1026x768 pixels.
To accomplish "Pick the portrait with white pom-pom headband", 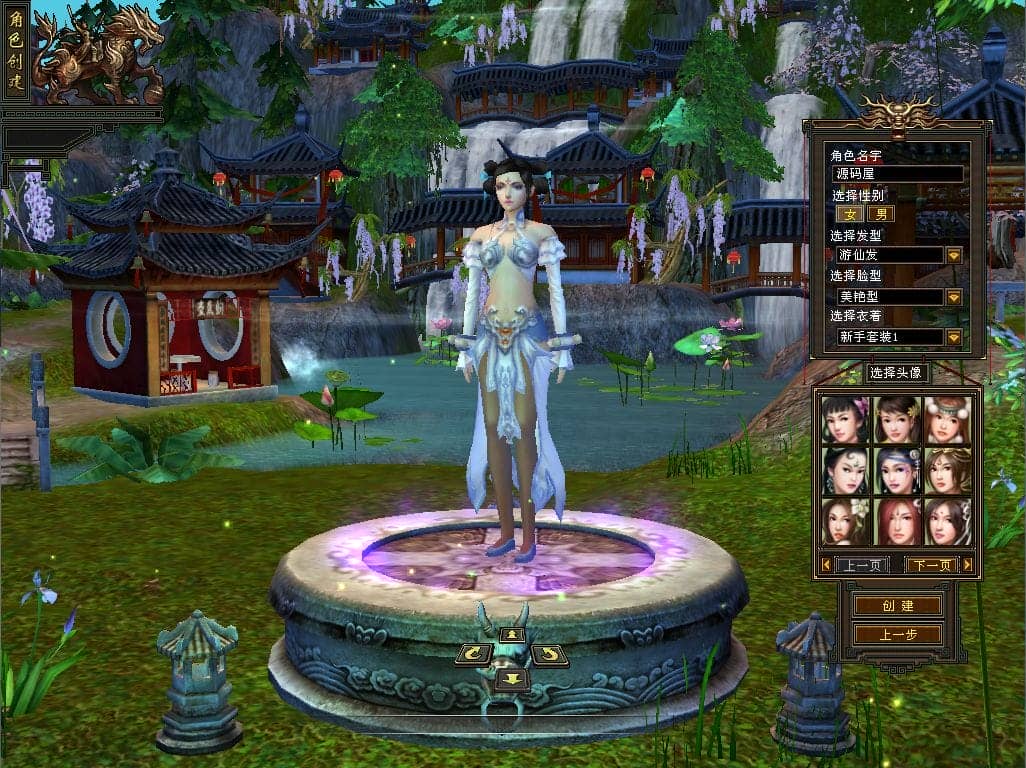I will (x=947, y=419).
